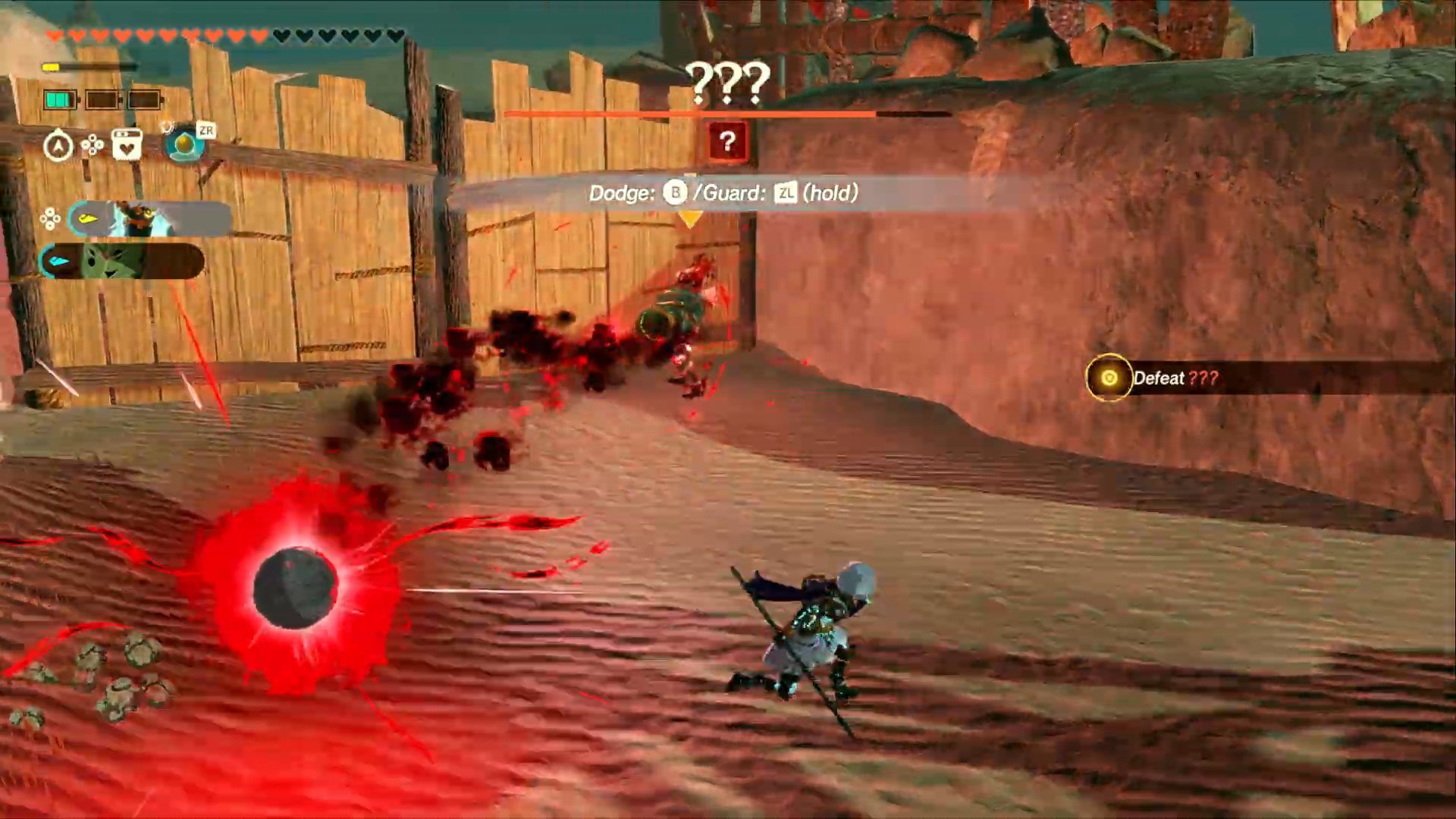This screenshot has width=1456, height=819.
Task: Select the d-pad icon near the A button
Action: (91, 146)
